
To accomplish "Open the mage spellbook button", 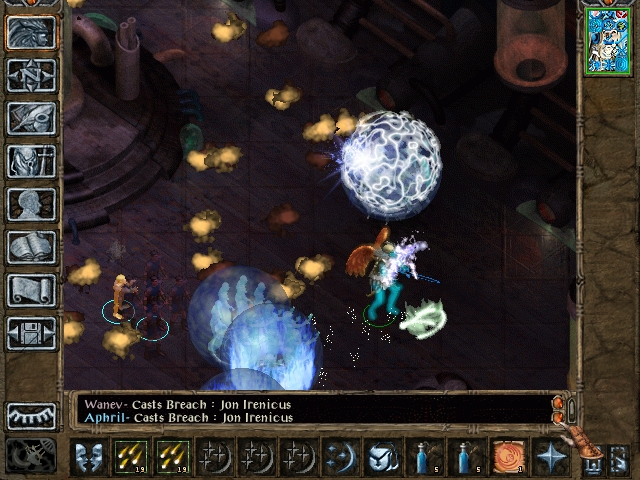I will click(31, 248).
